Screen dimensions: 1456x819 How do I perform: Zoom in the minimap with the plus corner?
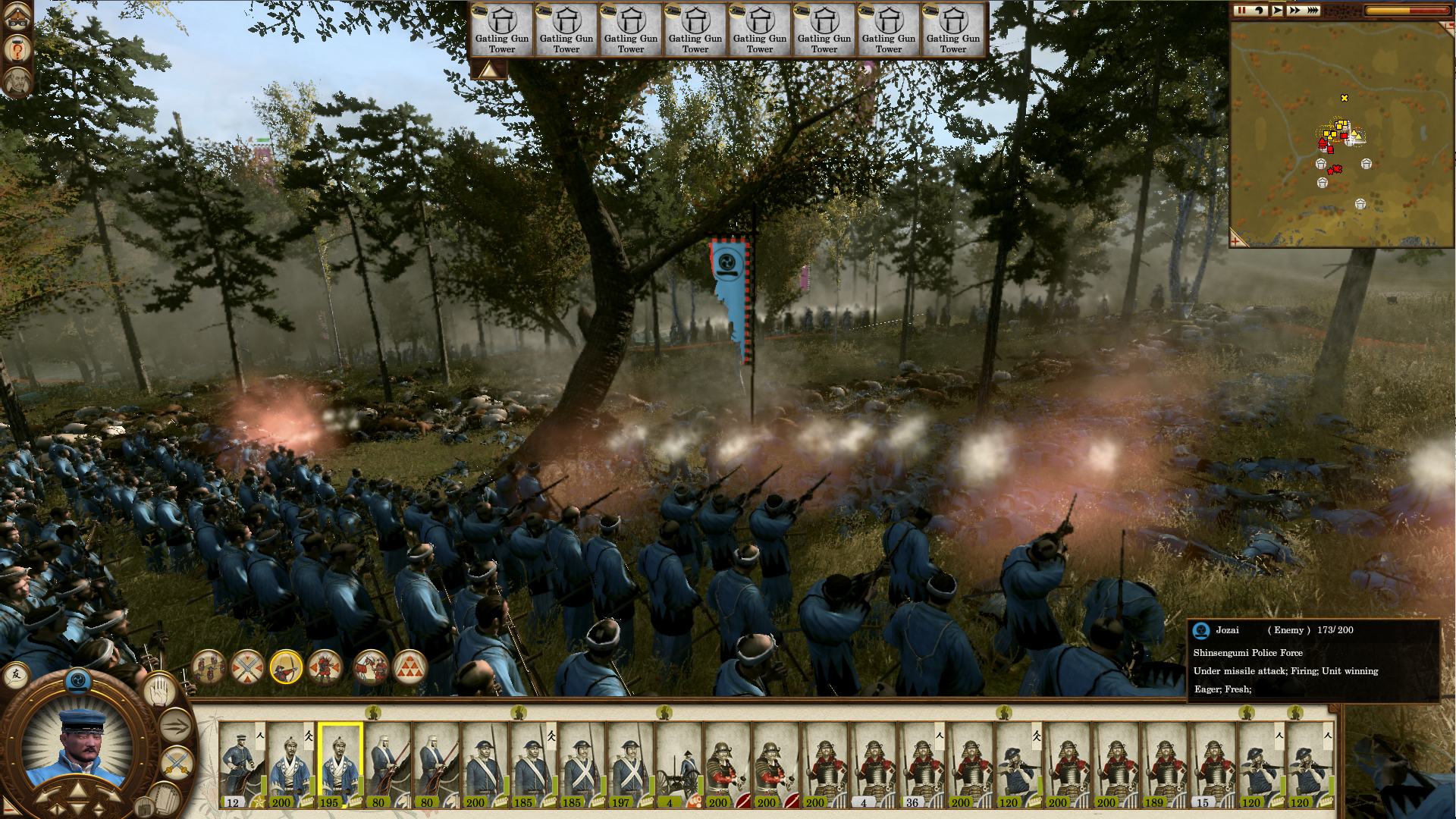[x=1237, y=240]
